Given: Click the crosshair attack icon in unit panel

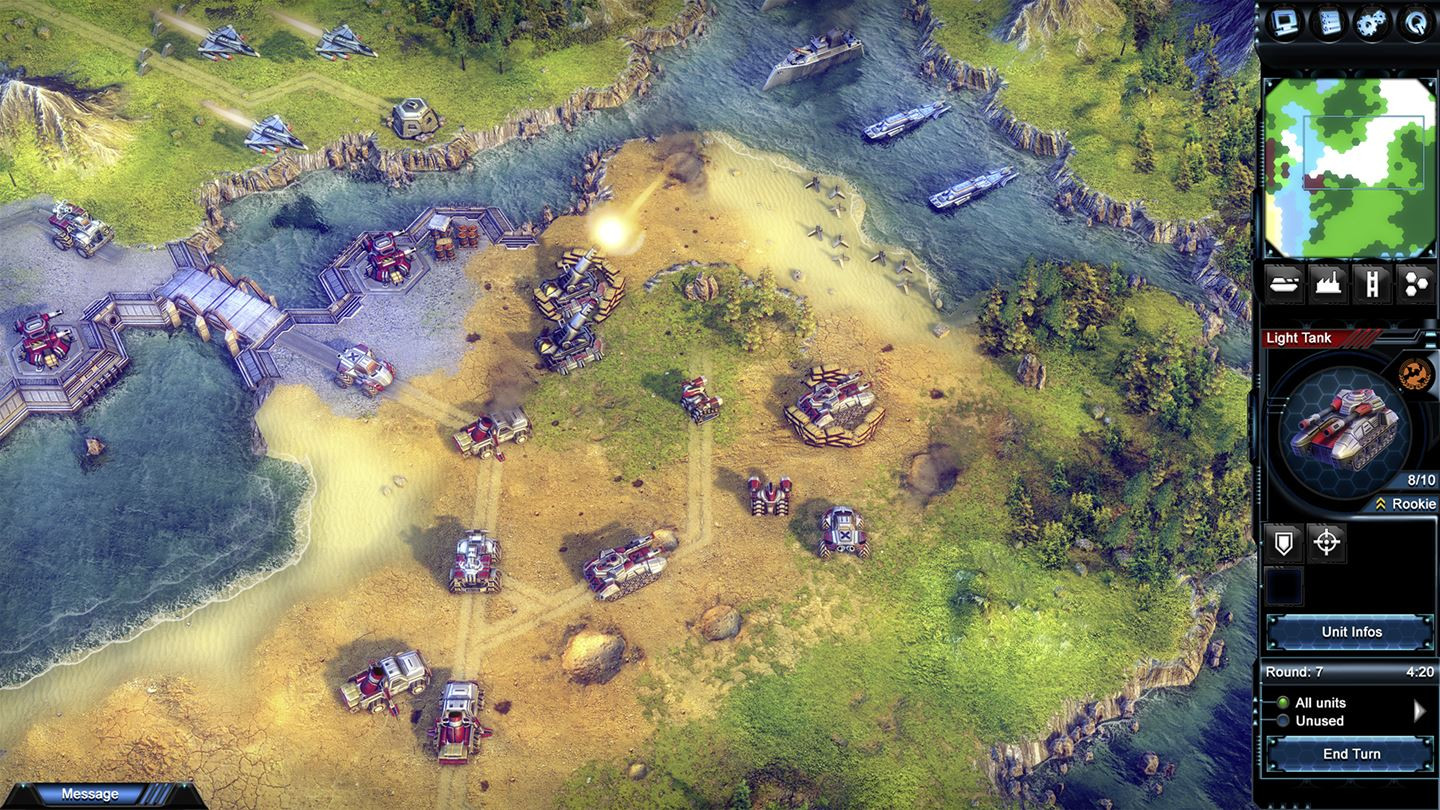Looking at the screenshot, I should pyautogui.click(x=1328, y=543).
